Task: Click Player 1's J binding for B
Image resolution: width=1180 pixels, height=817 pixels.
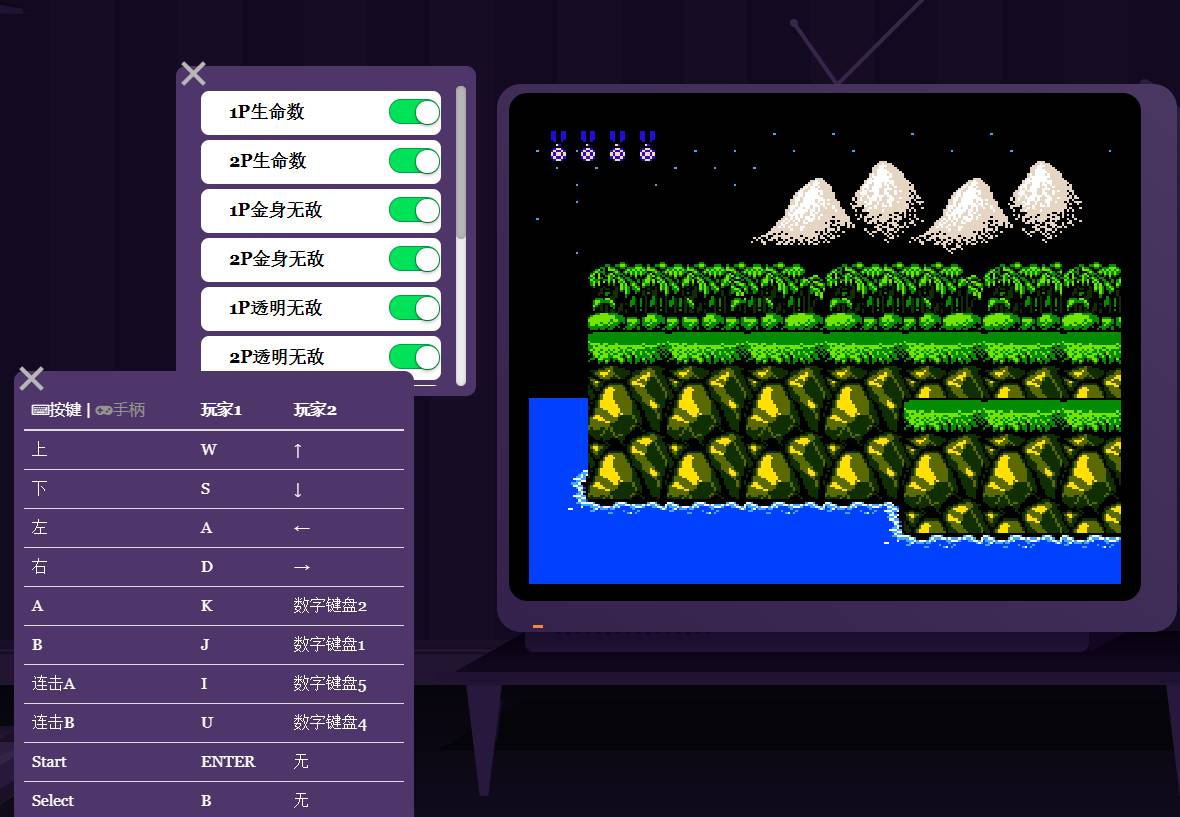Action: pos(205,645)
